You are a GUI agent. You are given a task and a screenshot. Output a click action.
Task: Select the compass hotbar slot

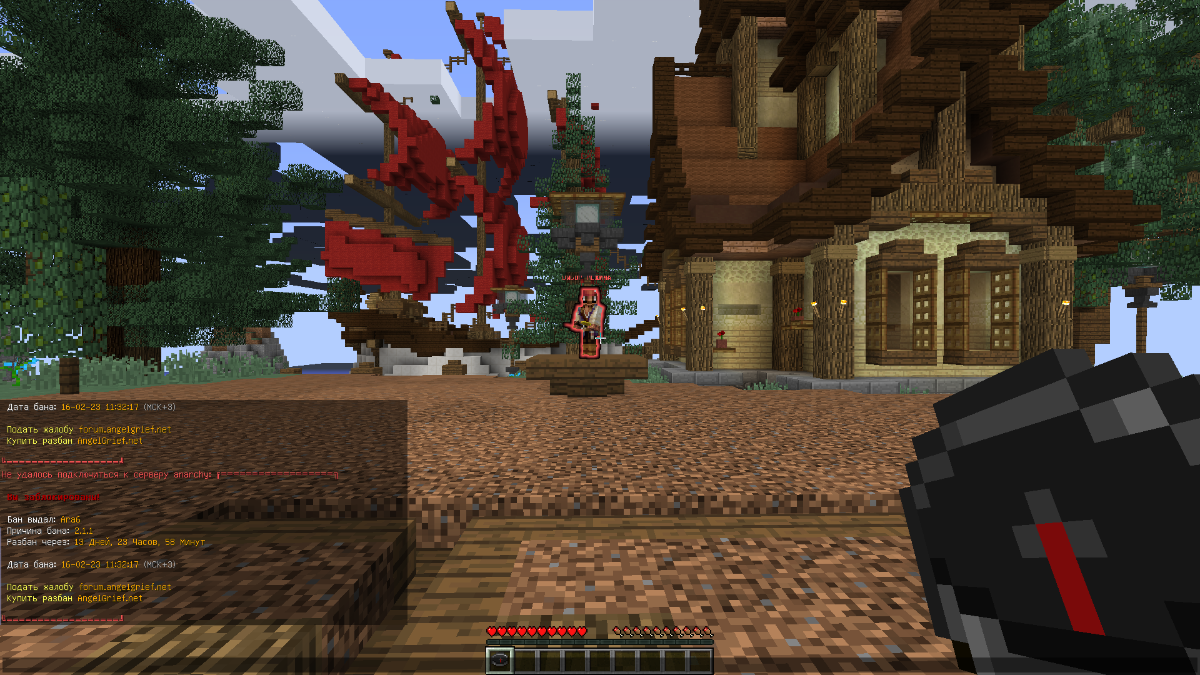pos(500,660)
